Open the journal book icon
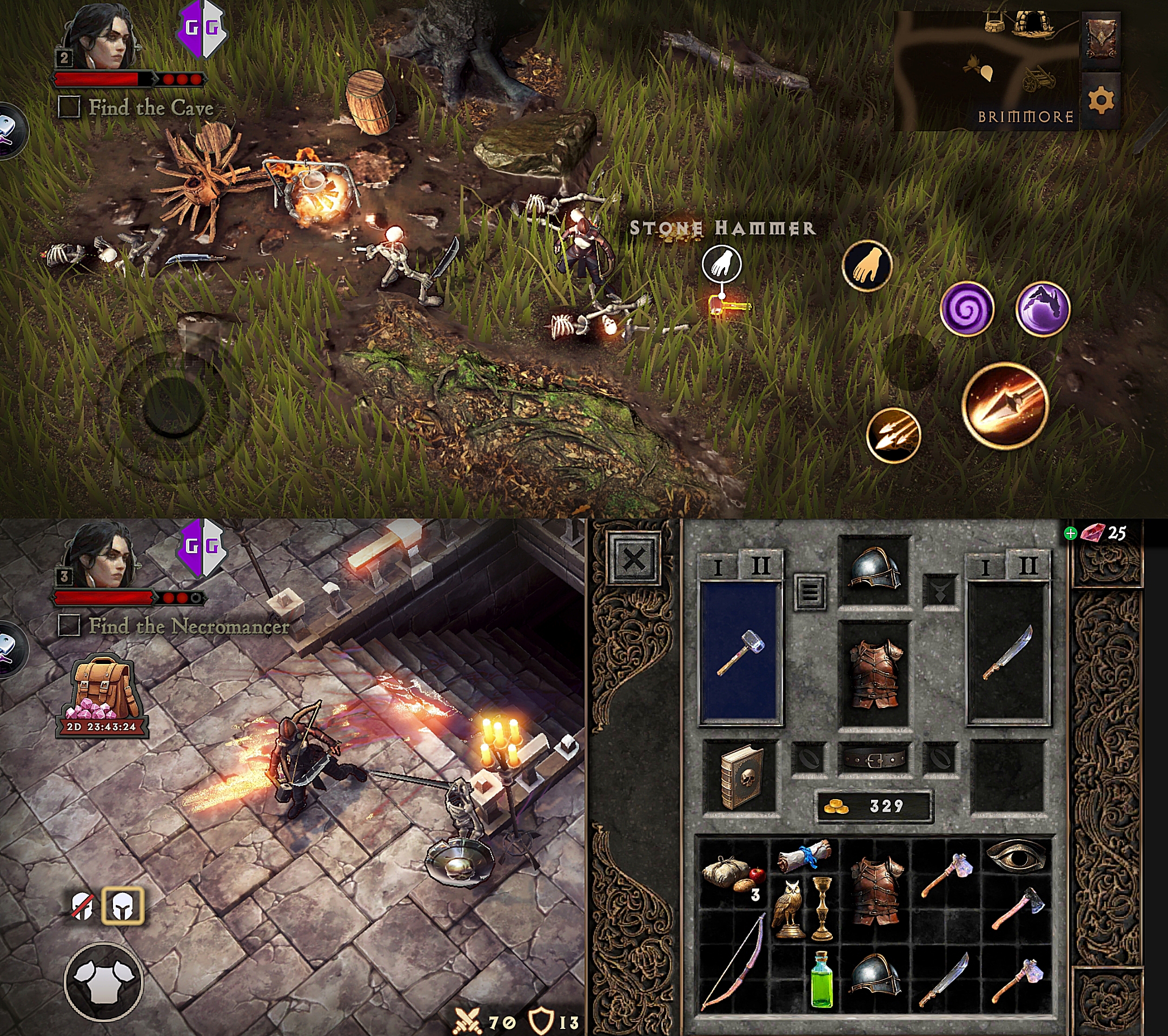Viewport: 1168px width, 1036px height. pos(1100,38)
